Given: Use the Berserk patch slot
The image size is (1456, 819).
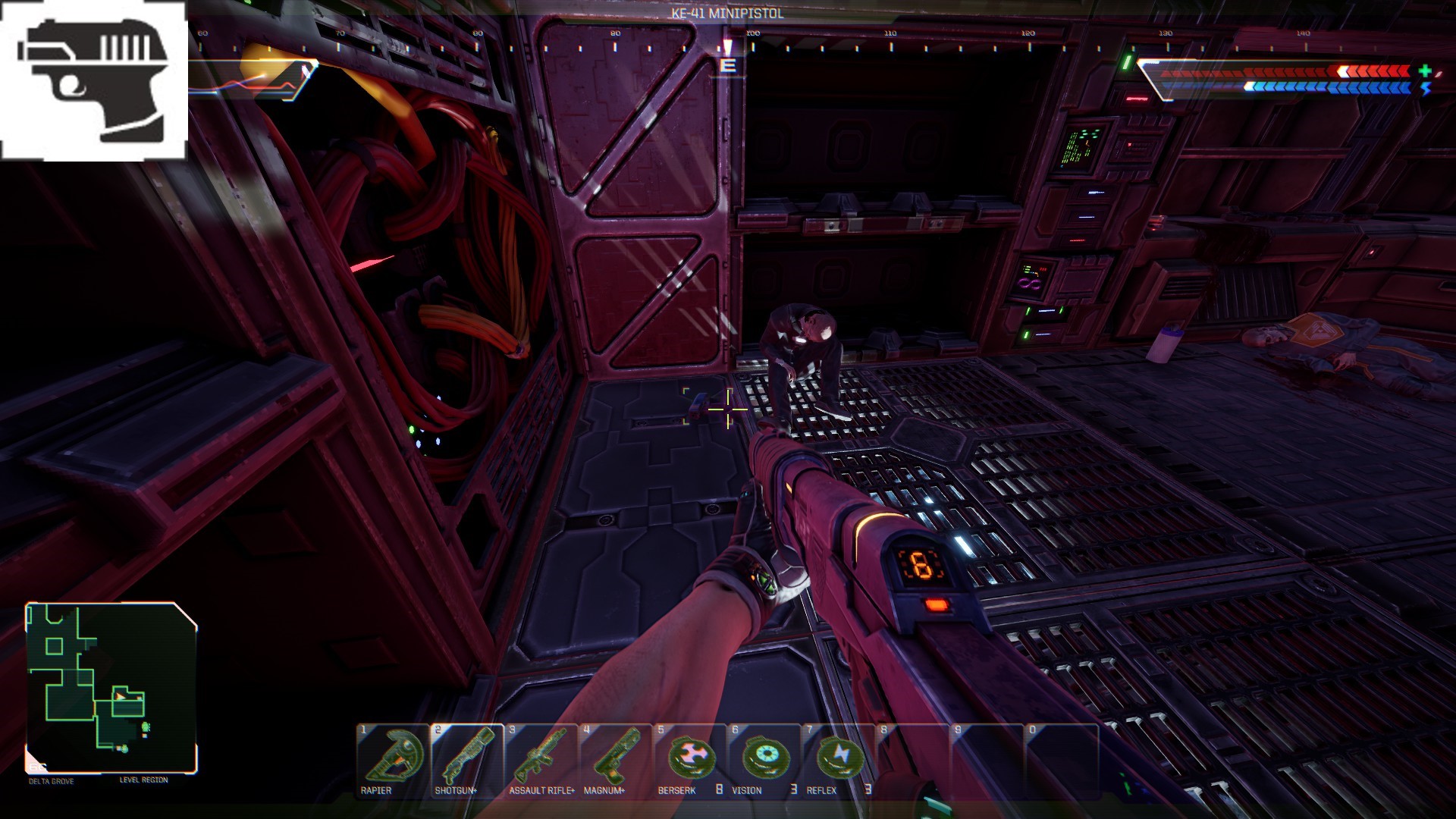Looking at the screenshot, I should (x=690, y=758).
